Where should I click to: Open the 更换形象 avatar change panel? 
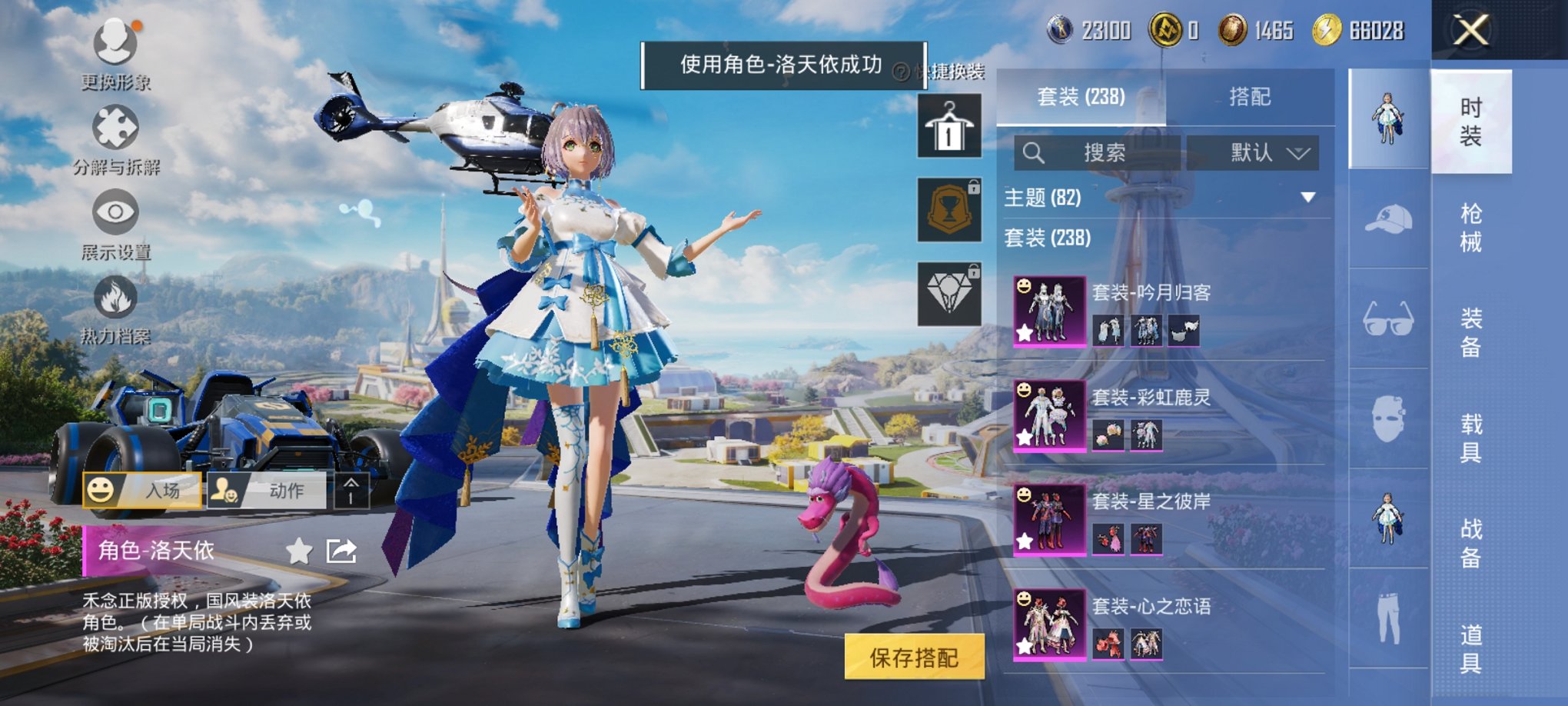pyautogui.click(x=114, y=42)
